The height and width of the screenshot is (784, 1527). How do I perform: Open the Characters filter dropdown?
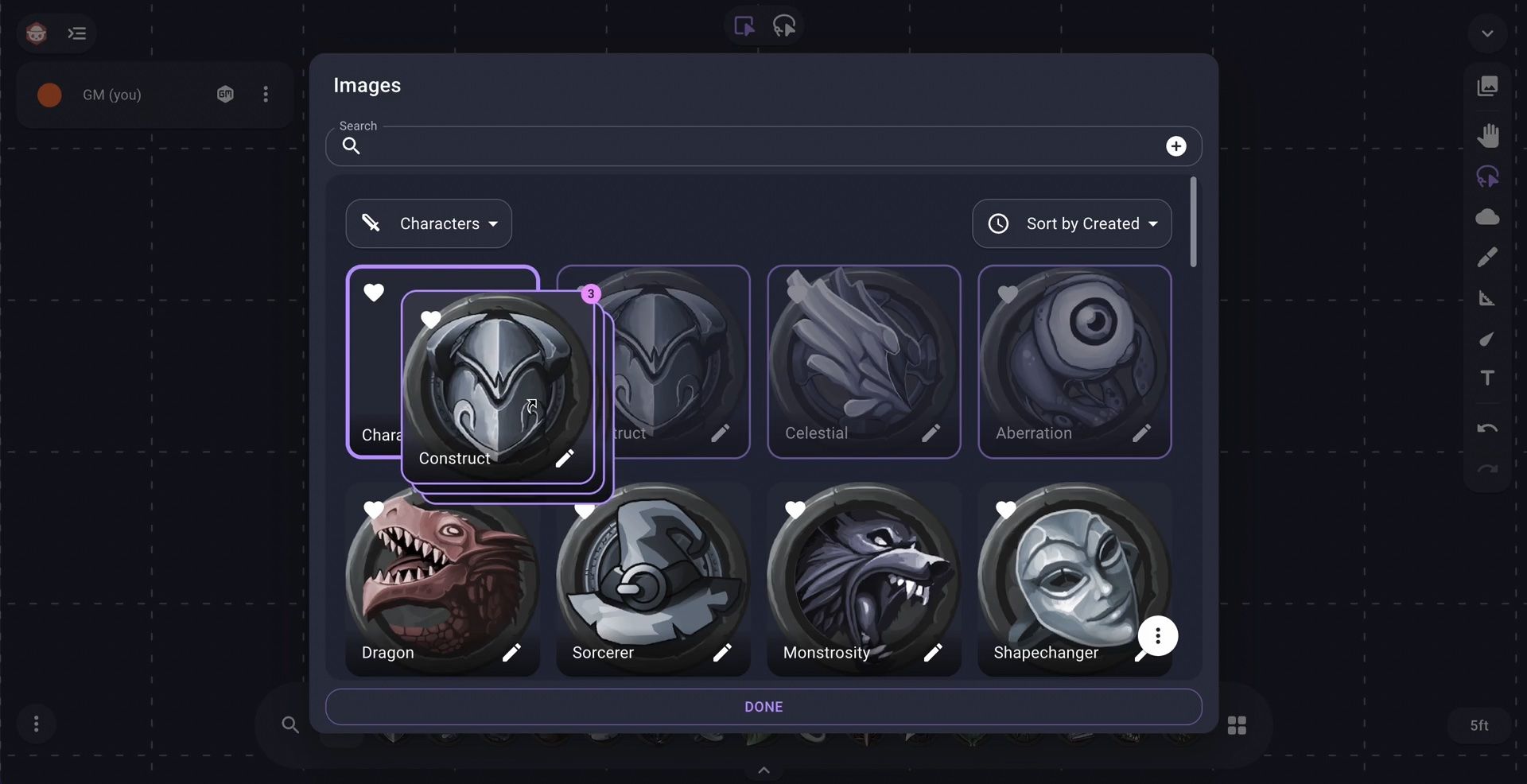(x=429, y=223)
